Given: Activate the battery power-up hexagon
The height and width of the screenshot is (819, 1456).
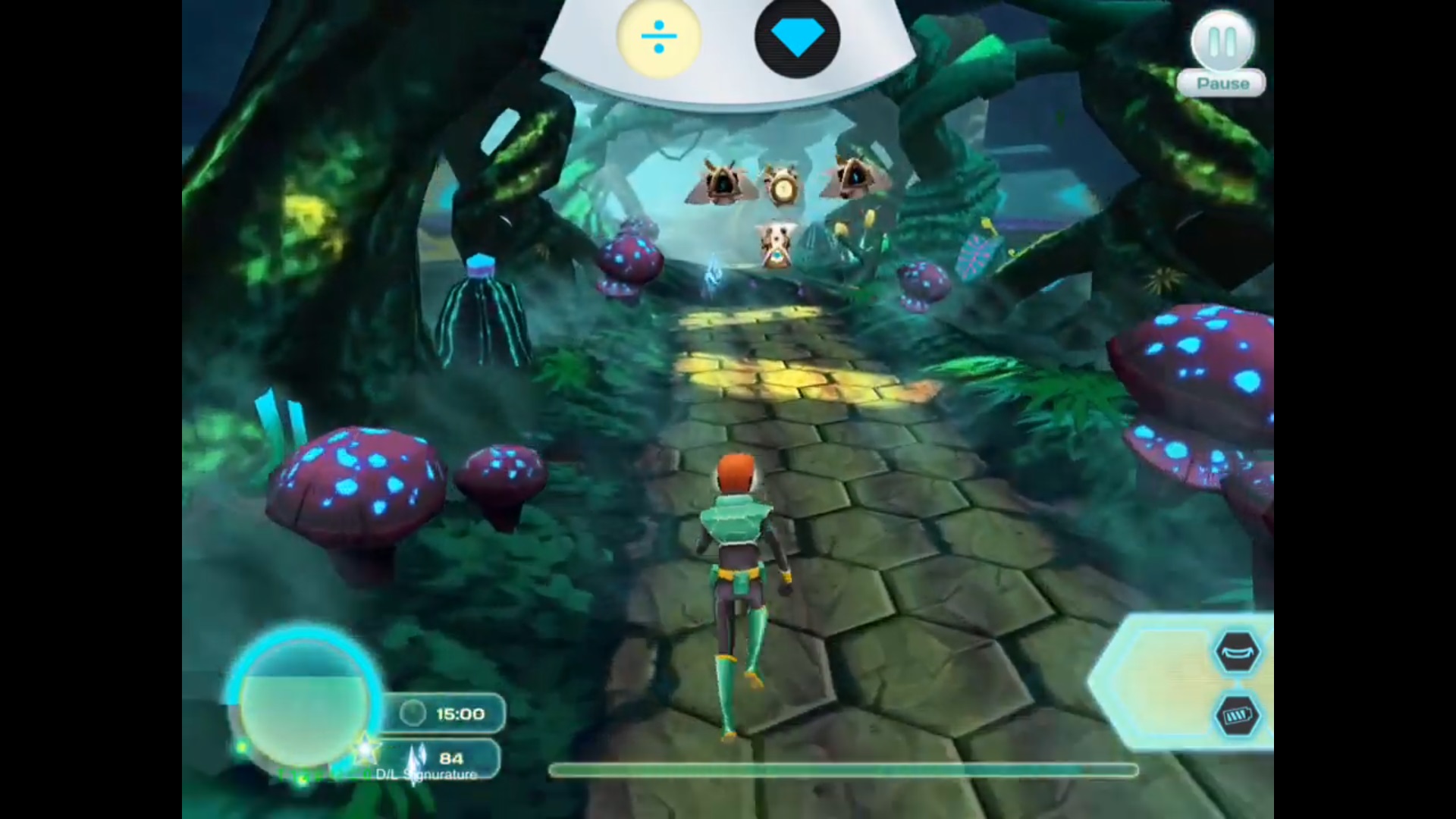Looking at the screenshot, I should [x=1238, y=715].
